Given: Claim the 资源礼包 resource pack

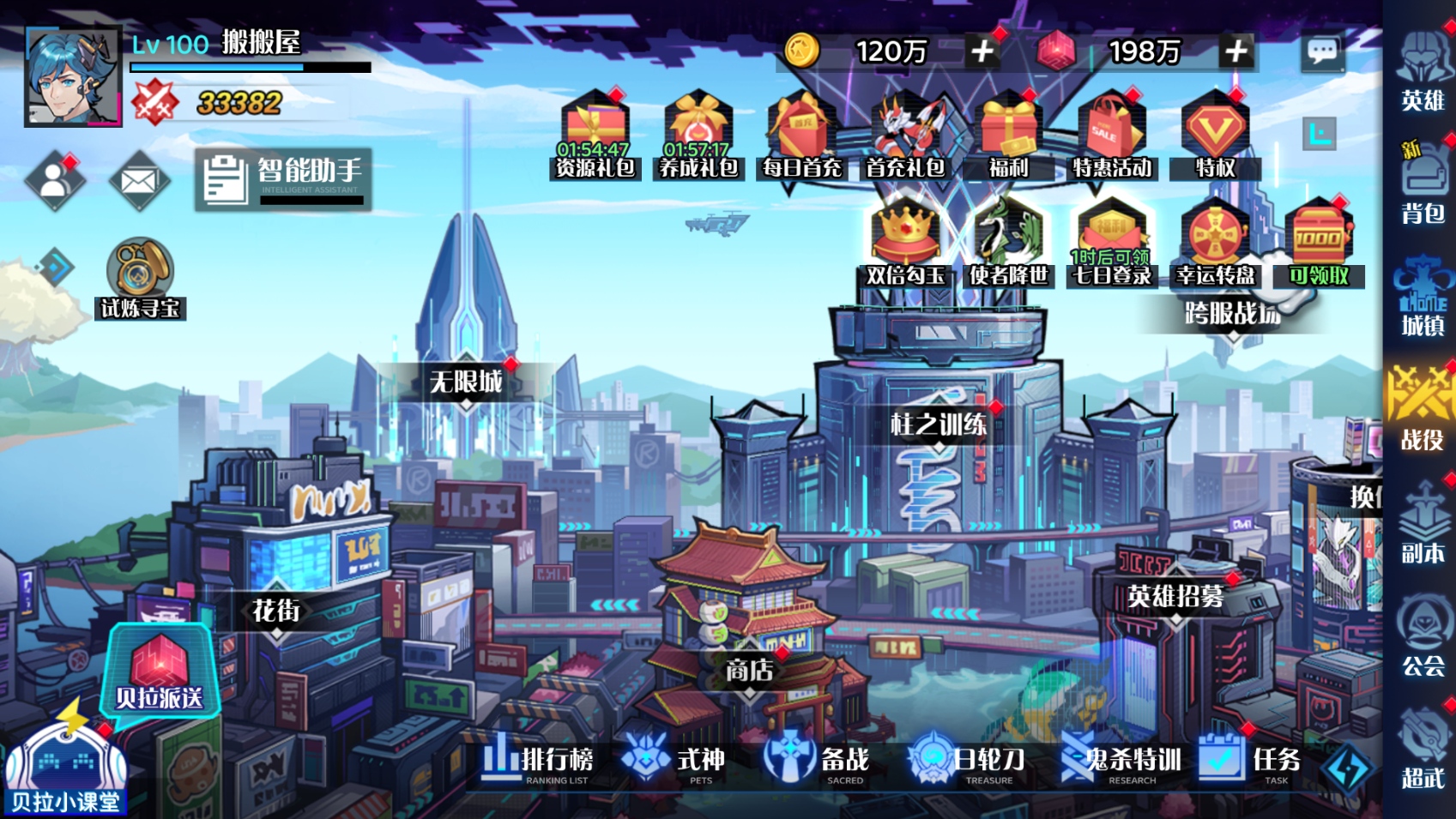Looking at the screenshot, I should coord(595,135).
